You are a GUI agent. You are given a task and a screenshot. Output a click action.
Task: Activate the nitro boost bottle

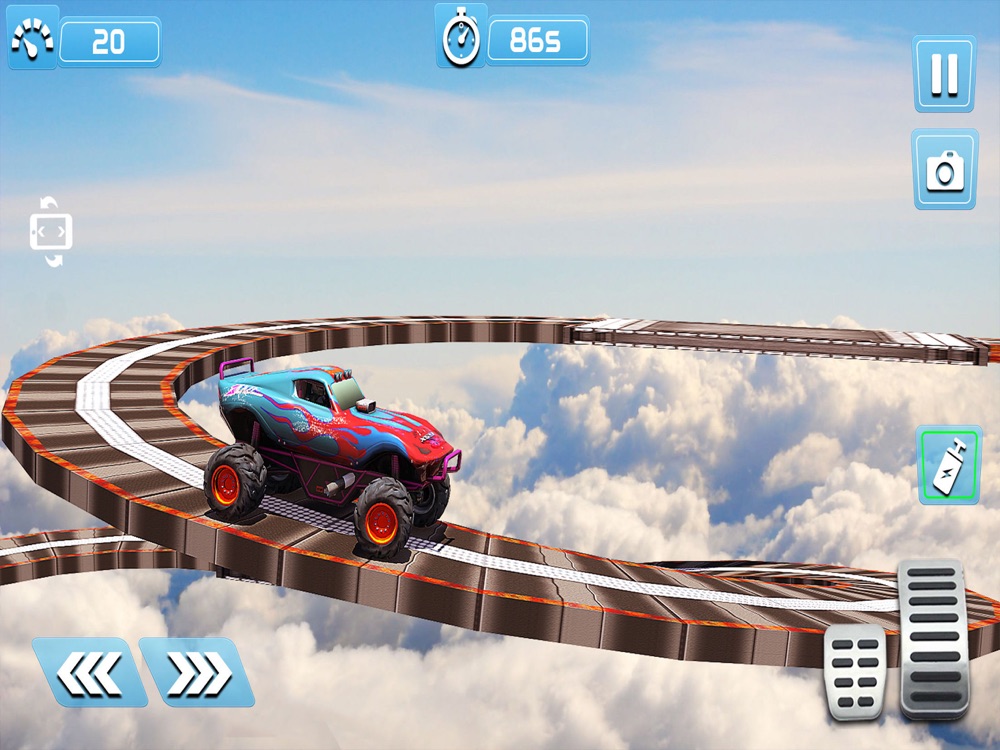949,465
